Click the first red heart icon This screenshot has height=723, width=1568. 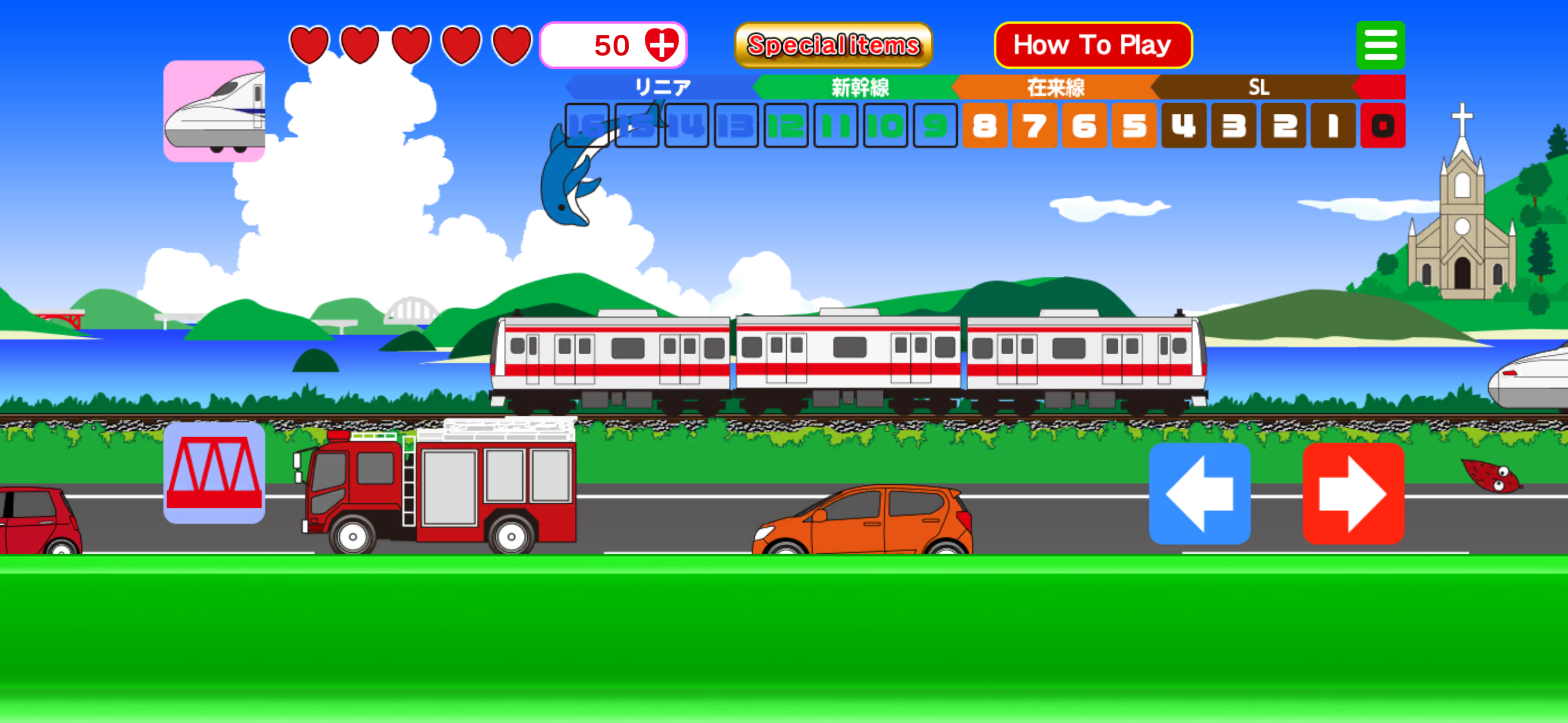[x=311, y=44]
